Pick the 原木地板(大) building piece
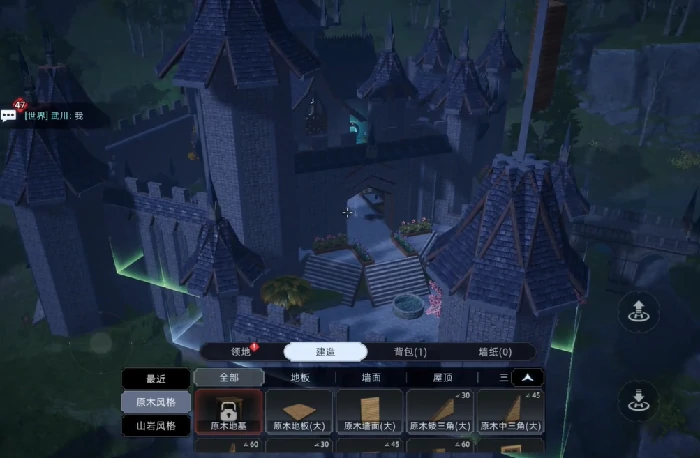This screenshot has height=458, width=700. [x=299, y=412]
